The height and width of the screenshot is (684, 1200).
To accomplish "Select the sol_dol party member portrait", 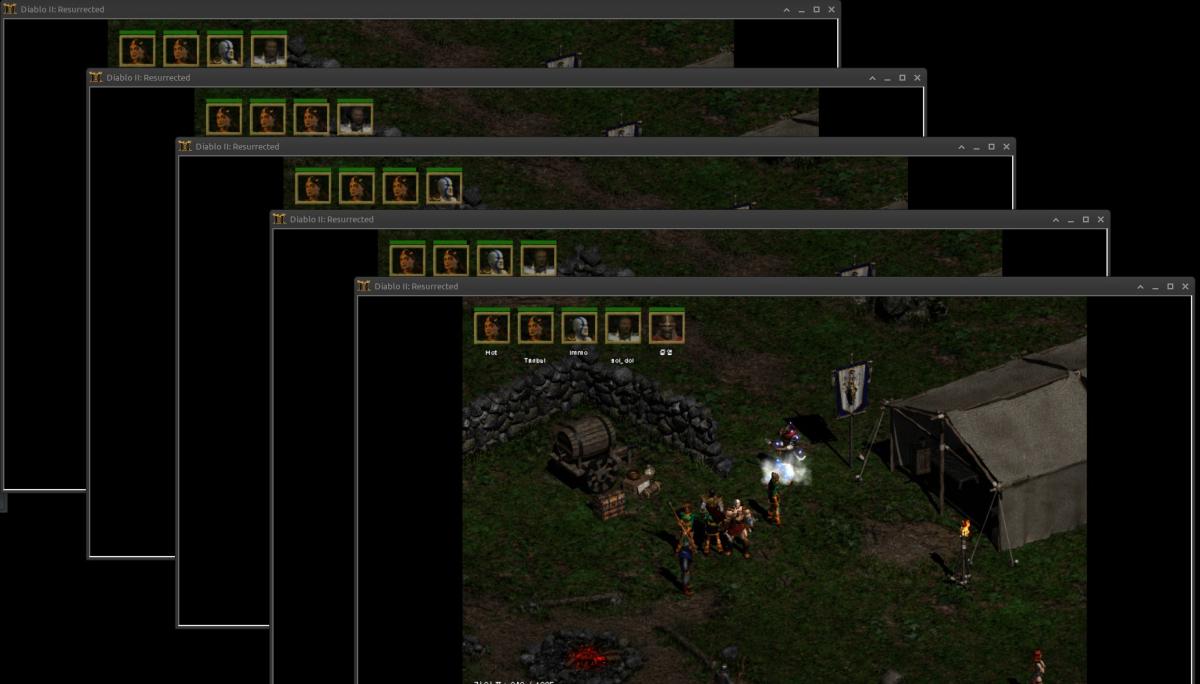I will [x=623, y=327].
